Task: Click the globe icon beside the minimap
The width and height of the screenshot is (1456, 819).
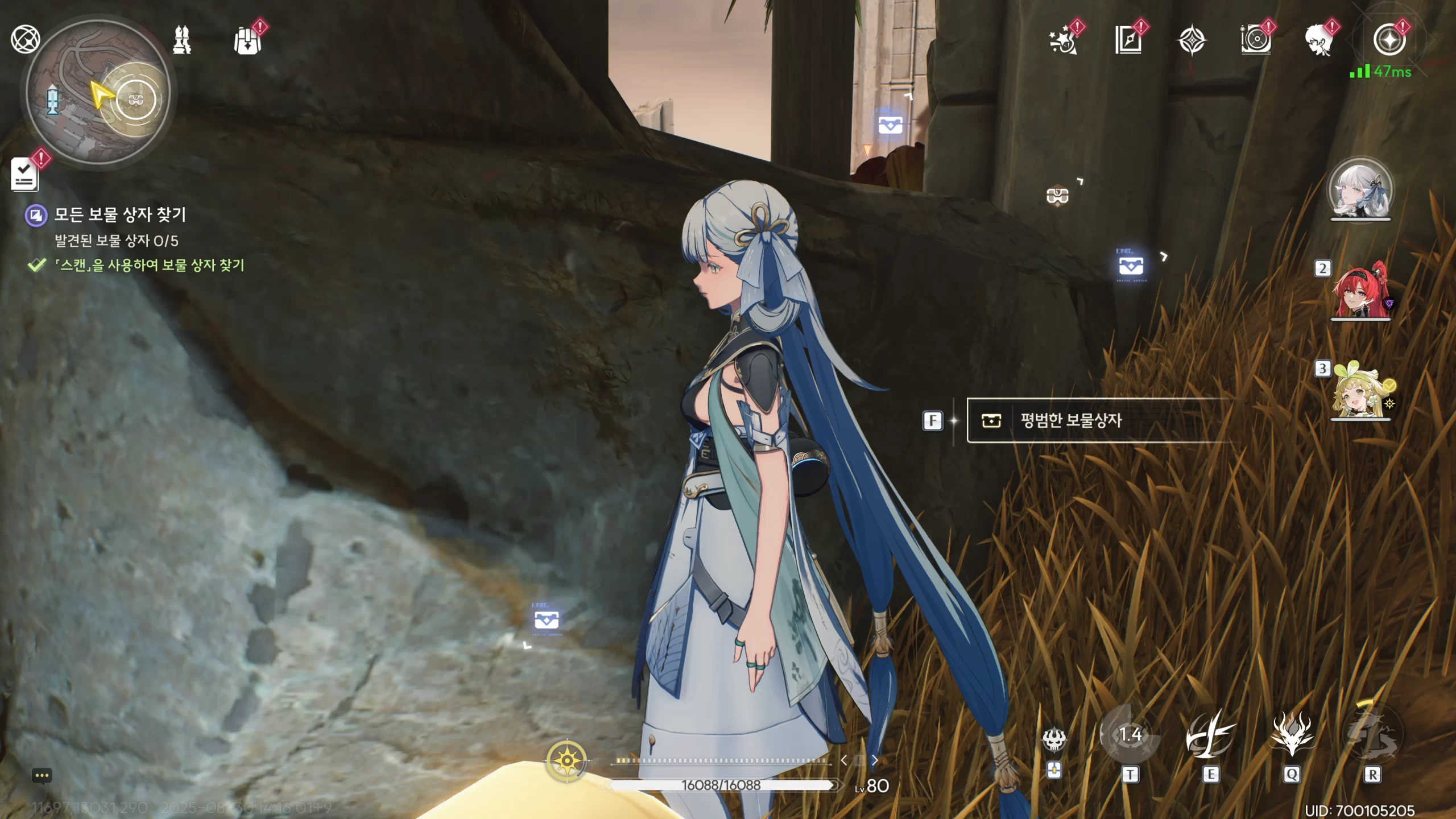Action: point(25,39)
